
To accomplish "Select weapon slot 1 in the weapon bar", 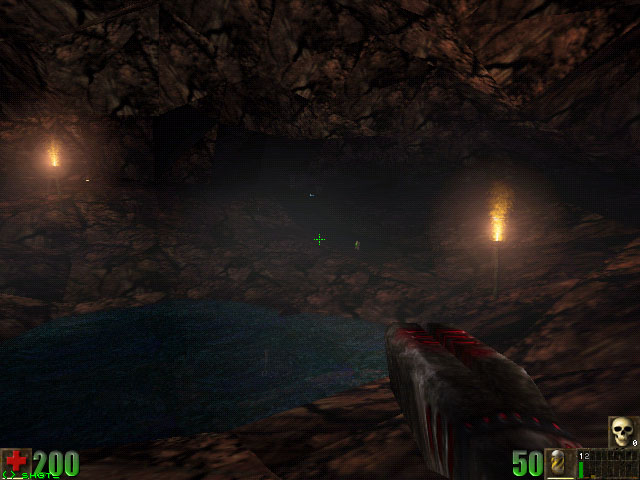I will (582, 465).
